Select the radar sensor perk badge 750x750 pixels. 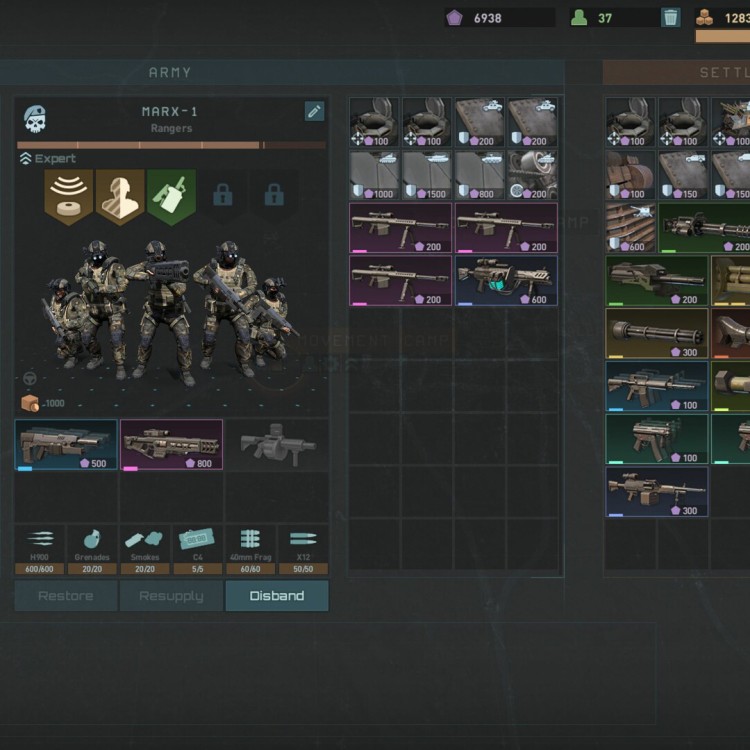(68, 195)
